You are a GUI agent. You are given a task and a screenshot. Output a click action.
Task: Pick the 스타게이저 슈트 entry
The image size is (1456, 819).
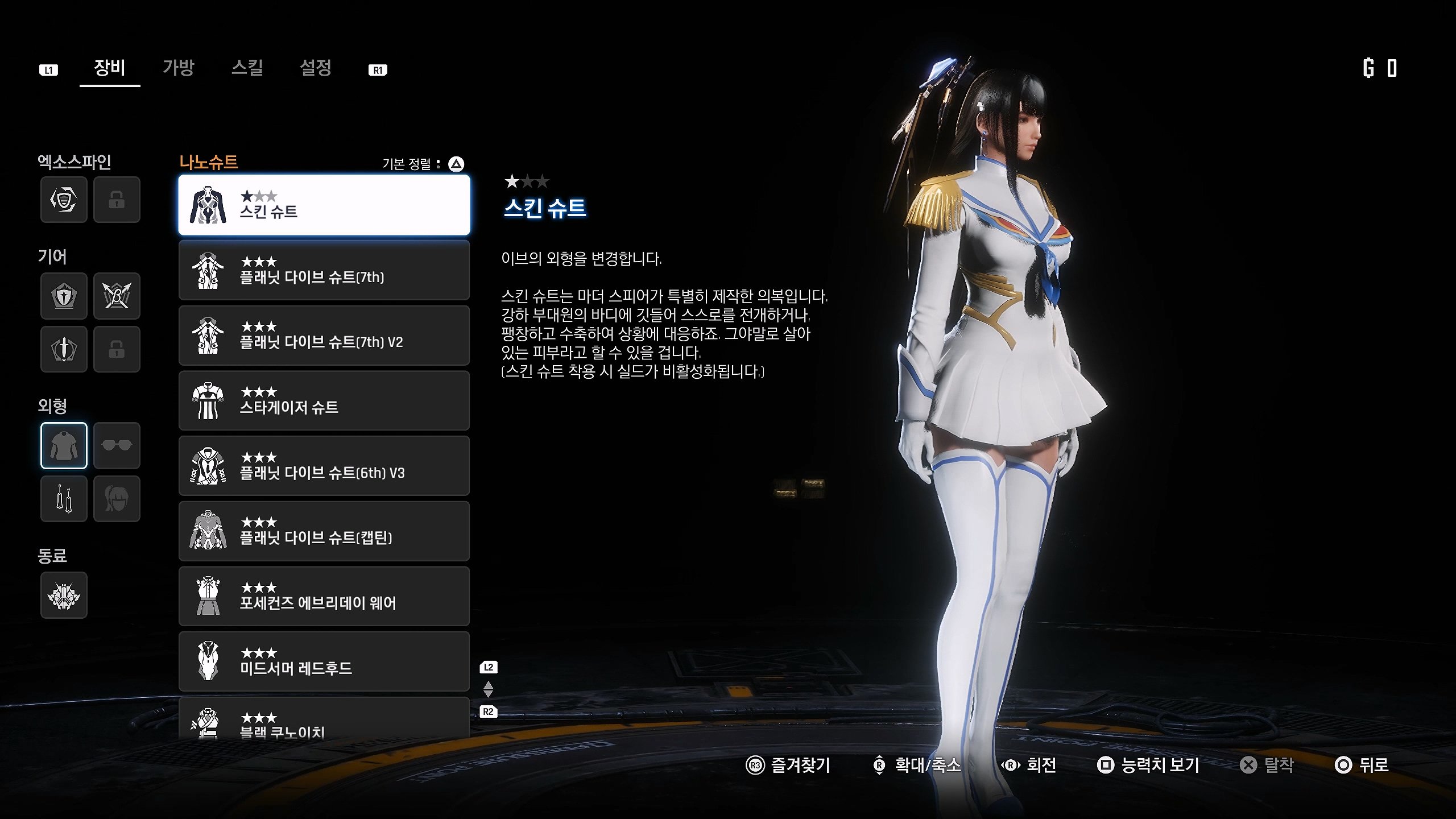pyautogui.click(x=324, y=401)
